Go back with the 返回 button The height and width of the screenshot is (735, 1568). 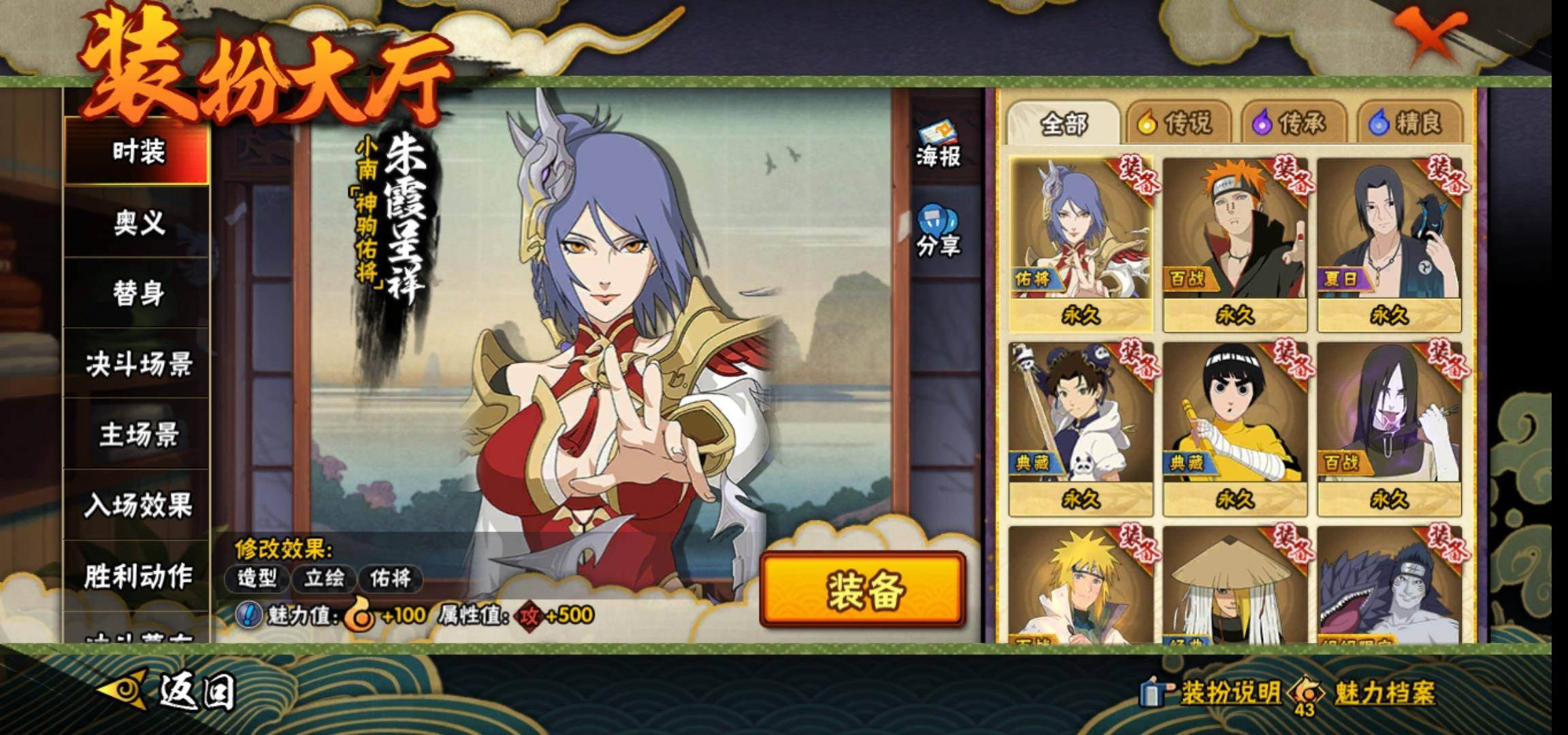coord(169,691)
